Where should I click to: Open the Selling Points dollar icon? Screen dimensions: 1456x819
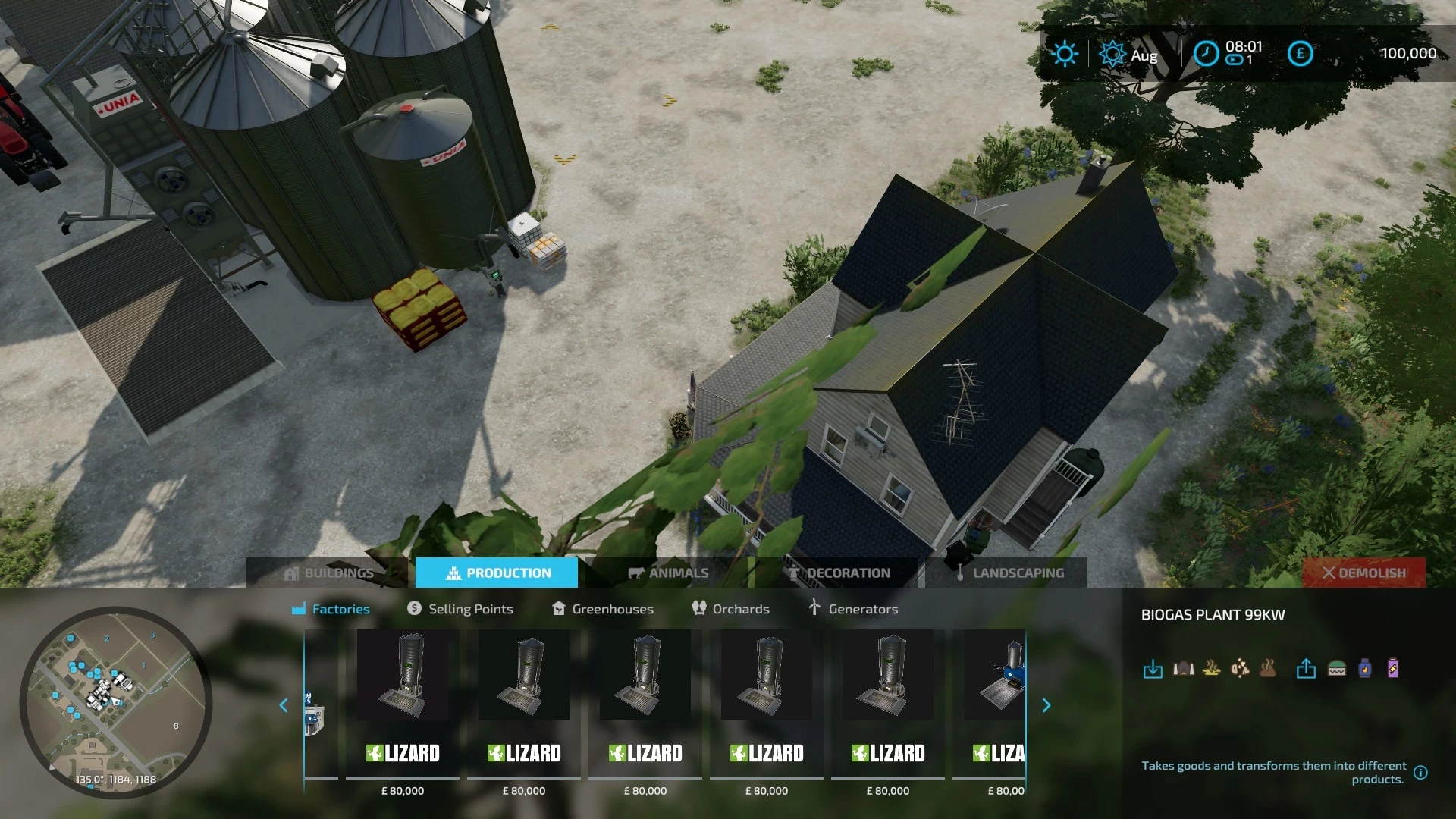click(414, 608)
